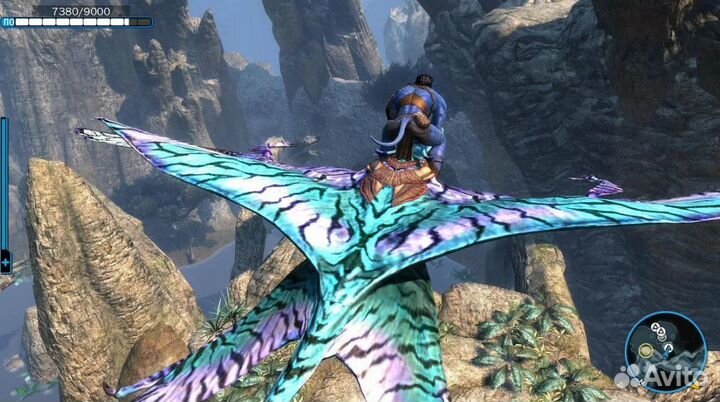Viewport: 720px width, 402px height.
Task: Select the yellow objective marker on minimap
Action: pos(645,350)
